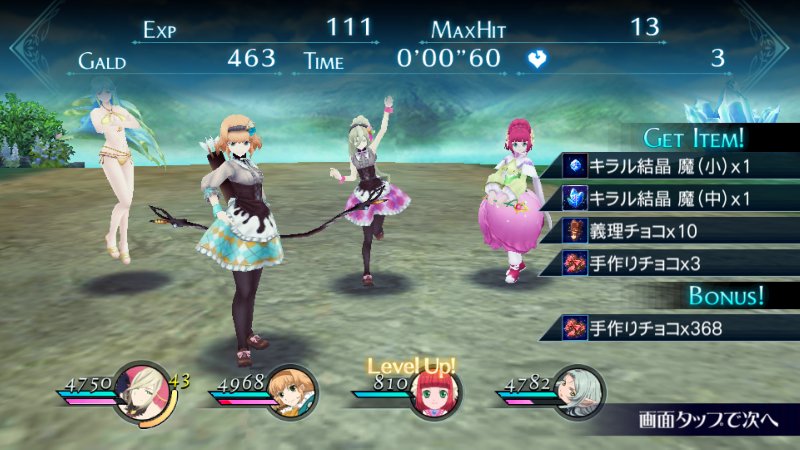Select the orange-haired character portrait
This screenshot has height=450, width=800.
pos(293,390)
